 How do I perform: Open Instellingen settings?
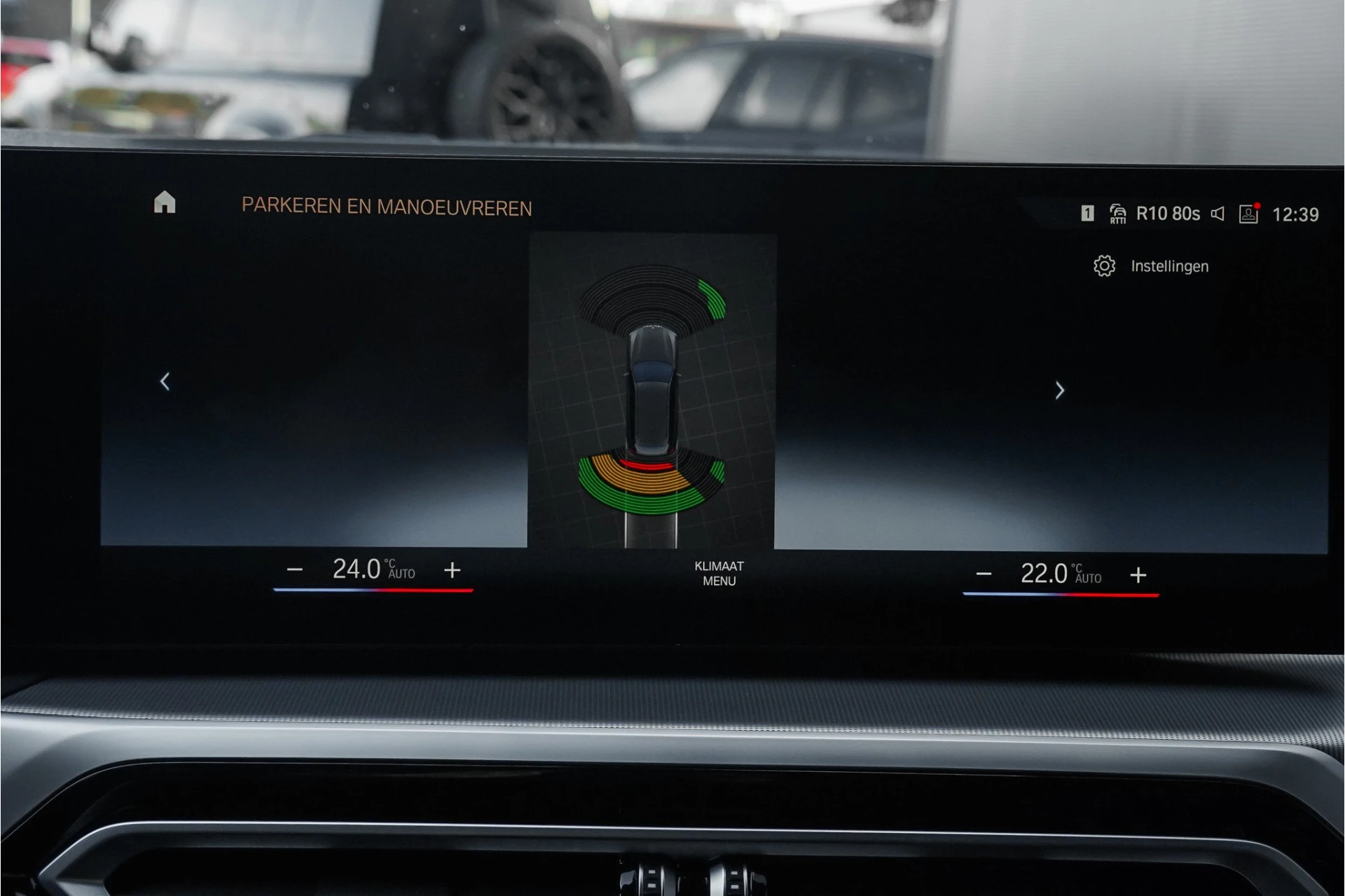coord(1151,266)
